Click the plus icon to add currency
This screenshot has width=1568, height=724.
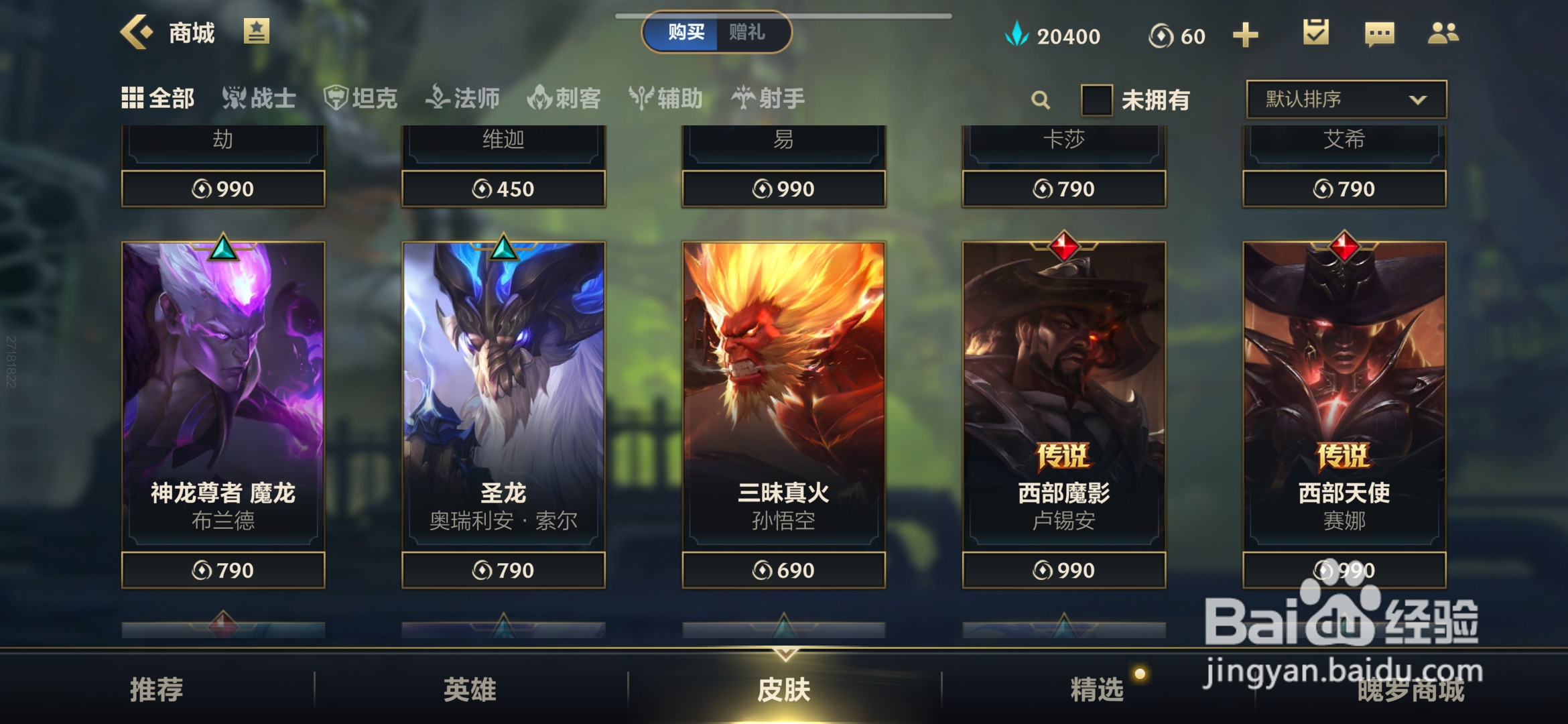coord(1244,34)
